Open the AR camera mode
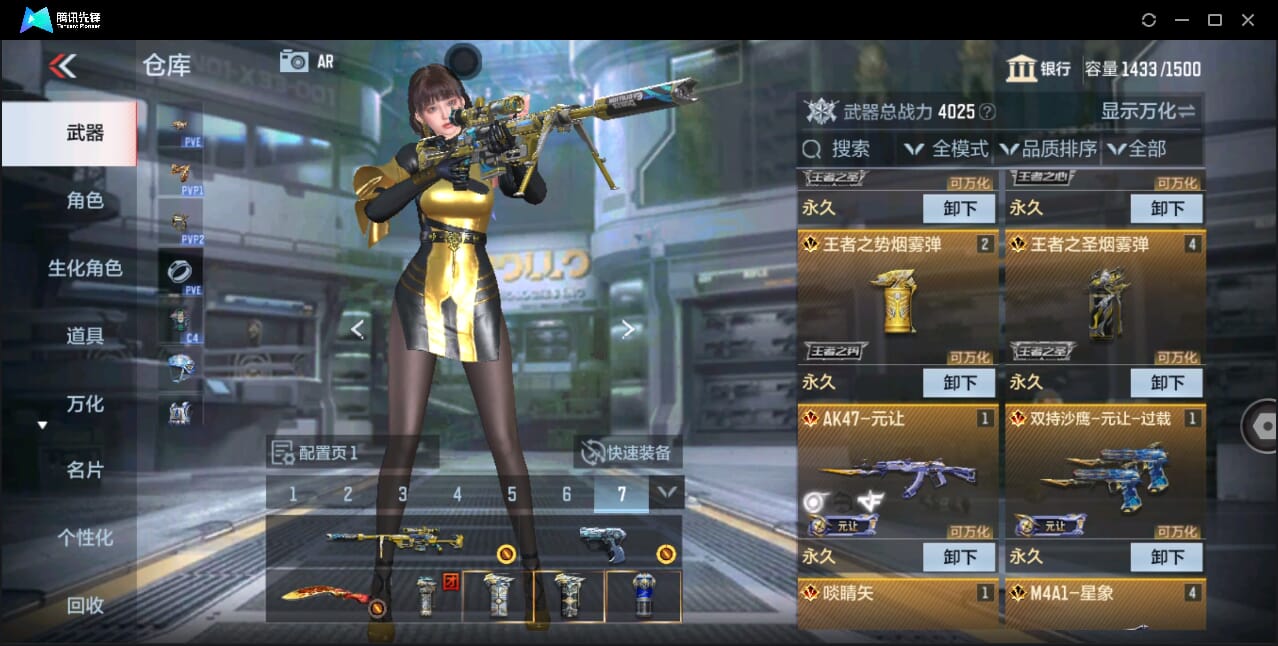The width and height of the screenshot is (1278, 646). coord(307,61)
